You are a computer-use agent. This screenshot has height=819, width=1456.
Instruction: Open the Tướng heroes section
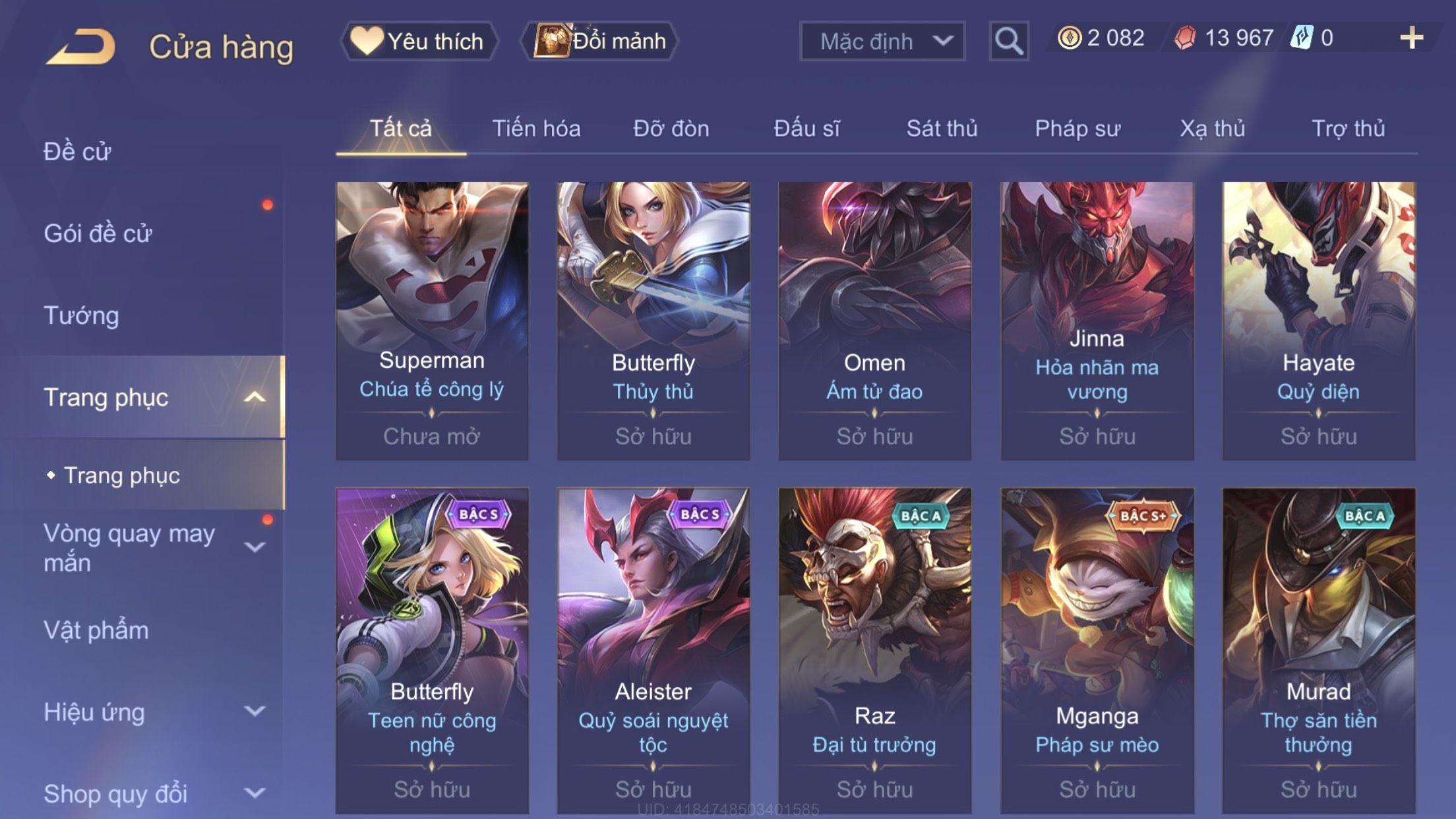82,315
